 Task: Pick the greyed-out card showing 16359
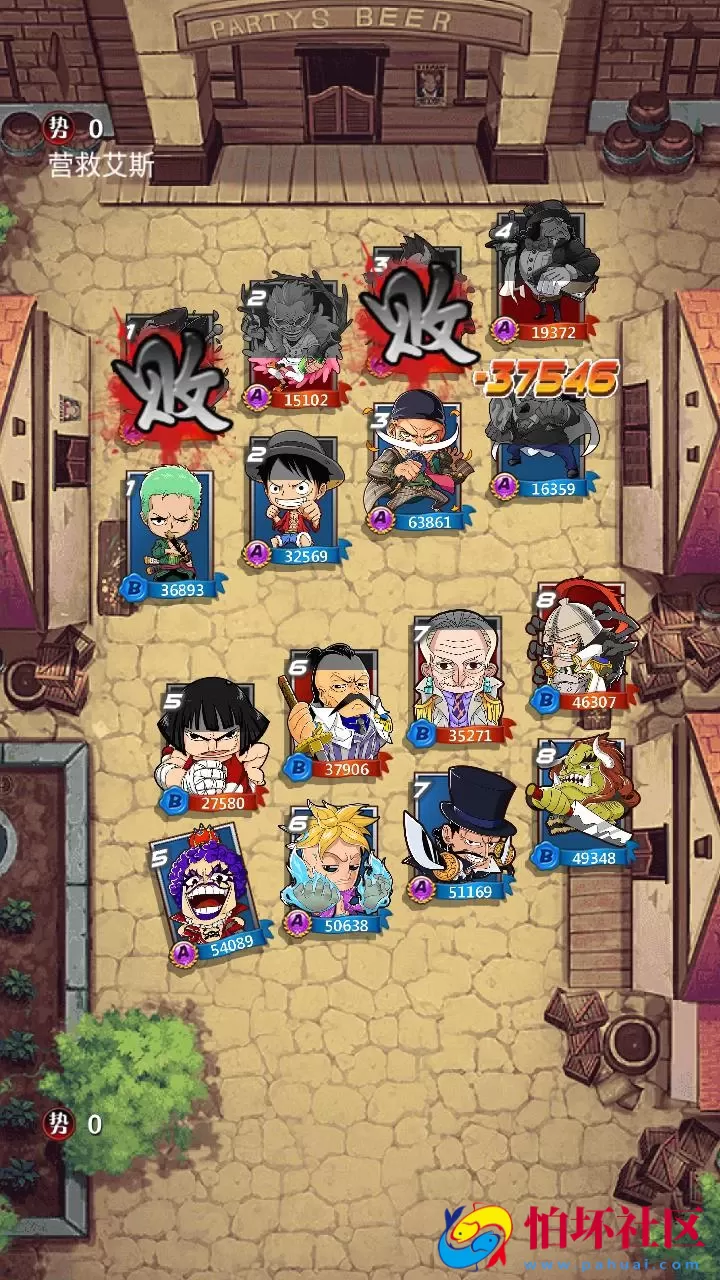[x=535, y=440]
